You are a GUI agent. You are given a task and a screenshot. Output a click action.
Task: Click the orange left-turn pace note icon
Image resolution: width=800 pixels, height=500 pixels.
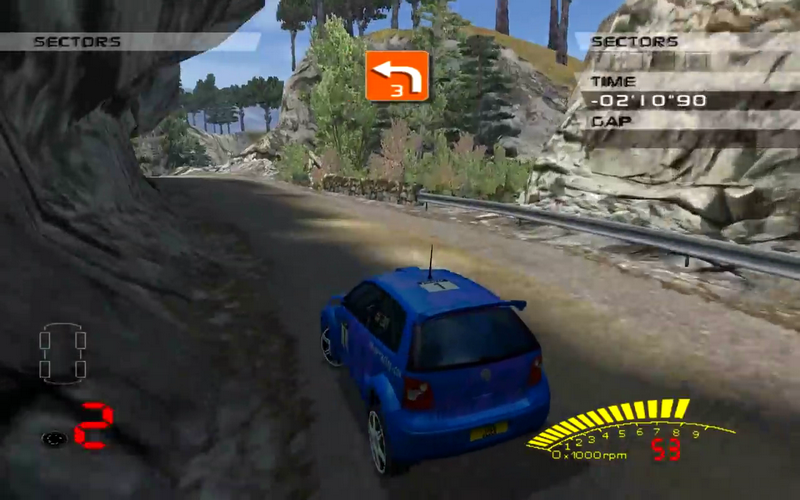click(x=397, y=76)
